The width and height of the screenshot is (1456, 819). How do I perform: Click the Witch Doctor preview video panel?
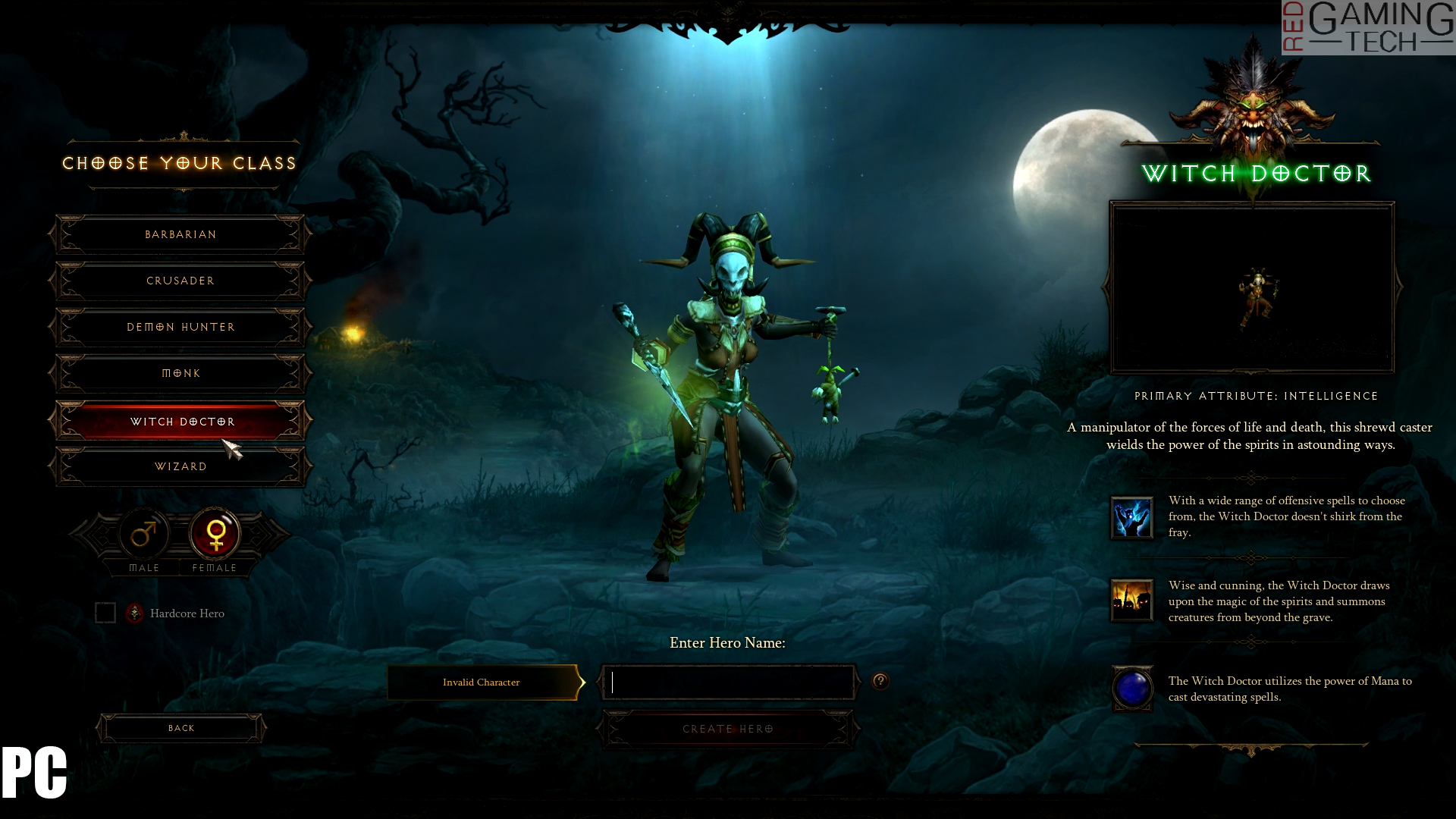coord(1252,288)
